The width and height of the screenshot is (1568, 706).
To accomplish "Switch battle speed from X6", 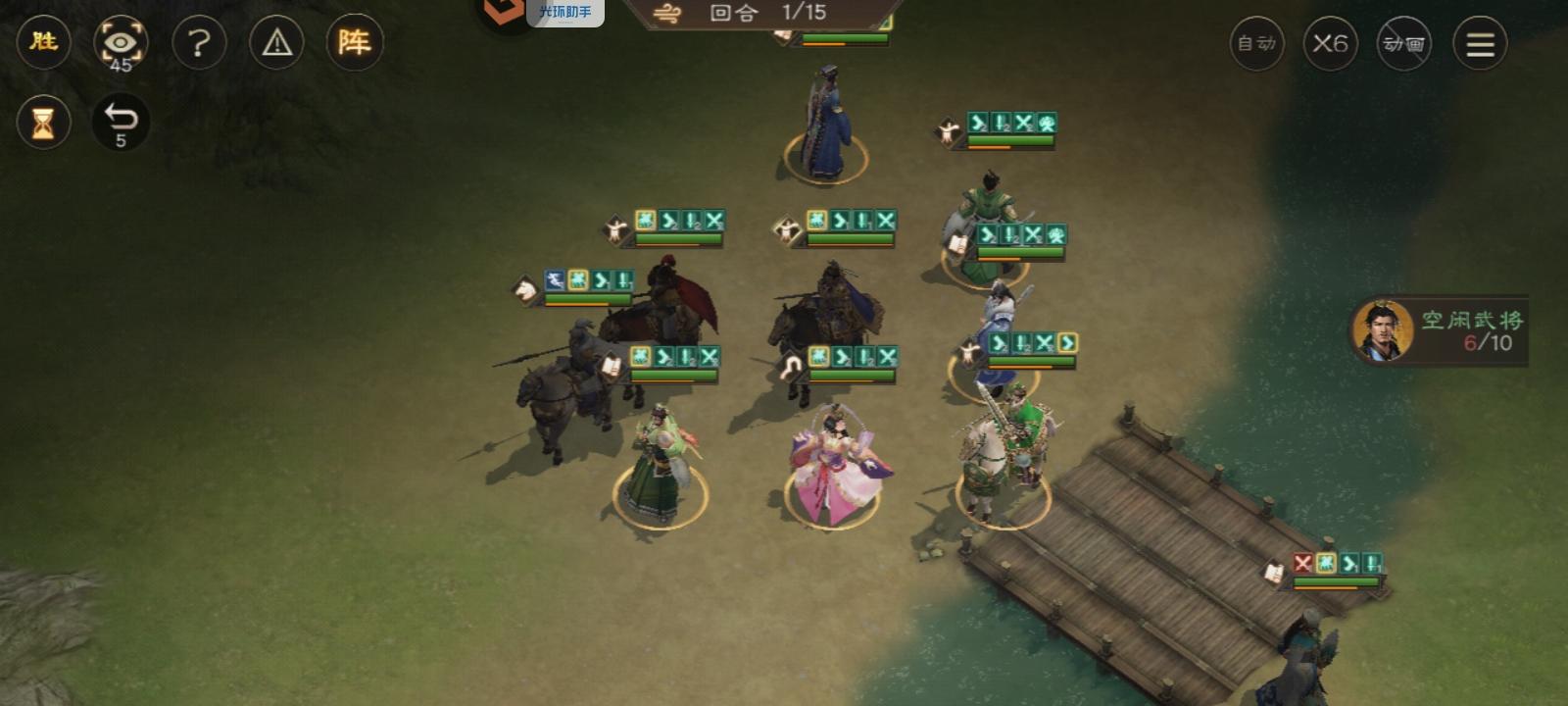I will coord(1330,44).
